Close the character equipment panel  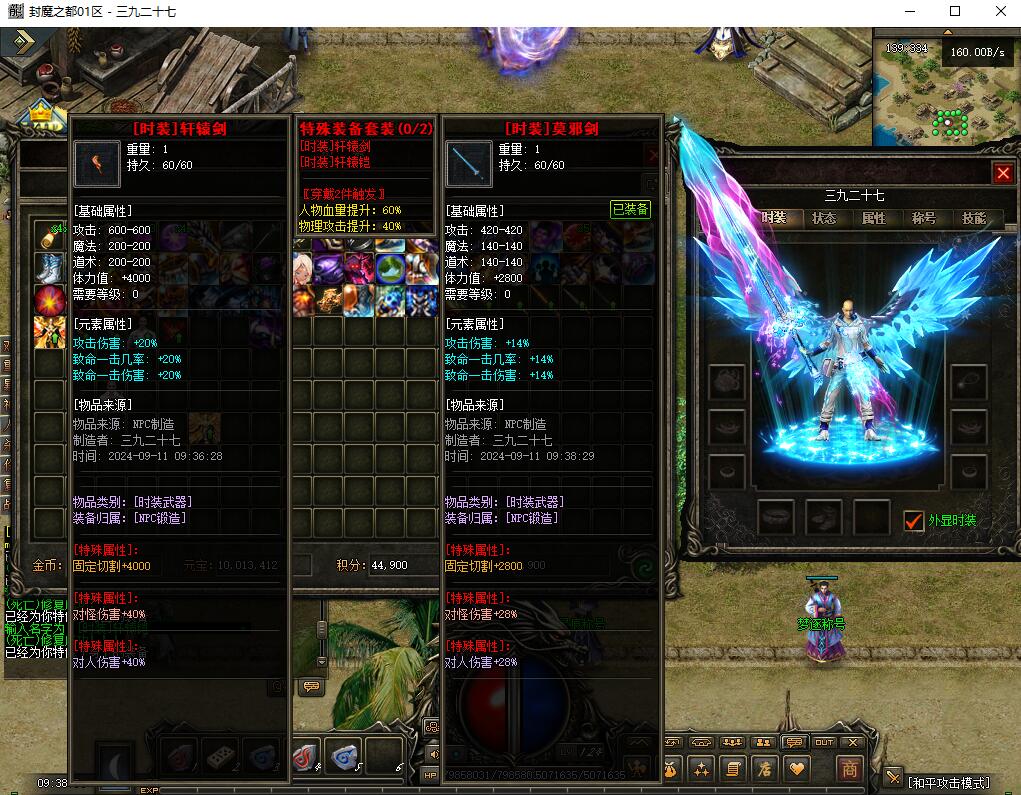tap(1003, 173)
